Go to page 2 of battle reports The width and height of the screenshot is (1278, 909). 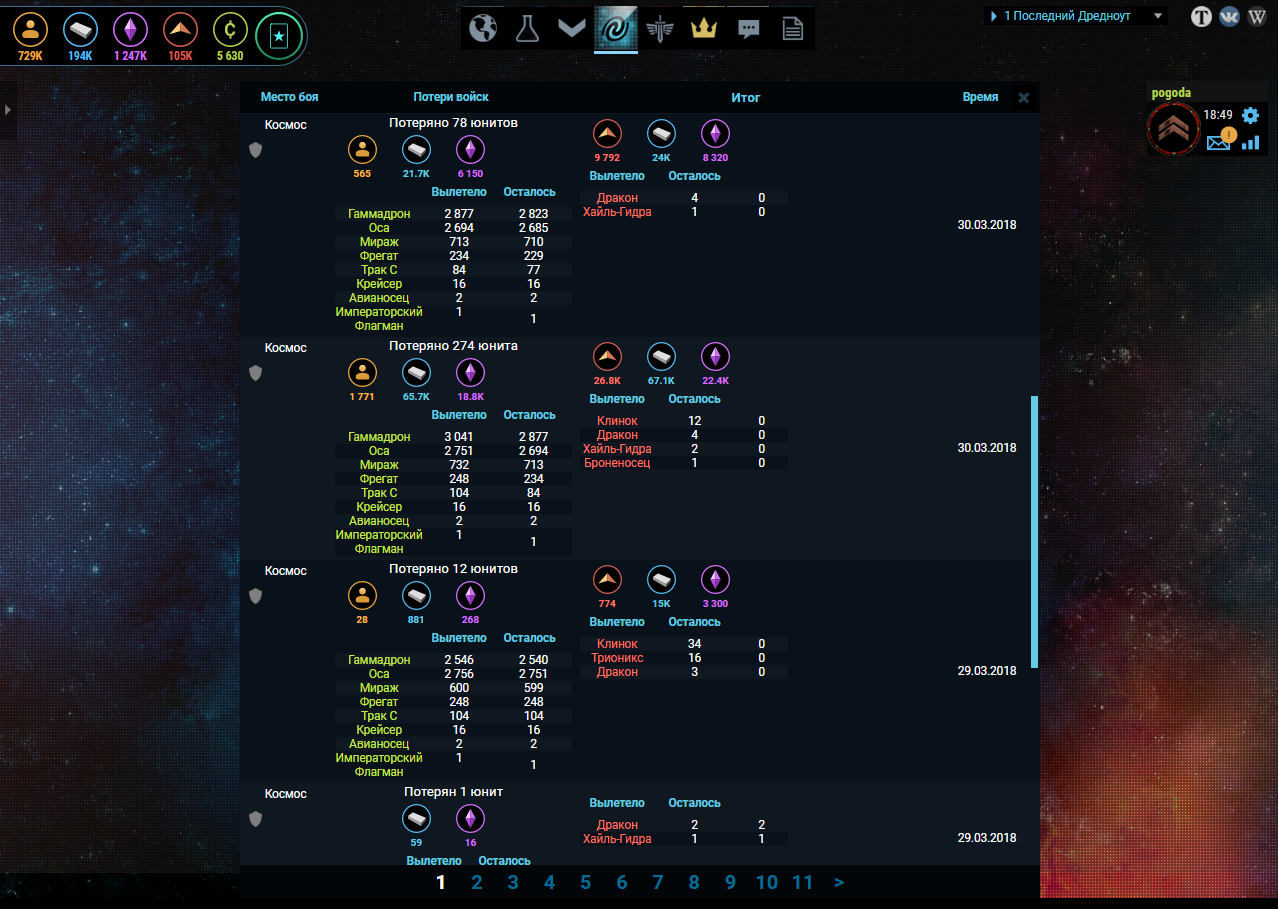[x=477, y=882]
